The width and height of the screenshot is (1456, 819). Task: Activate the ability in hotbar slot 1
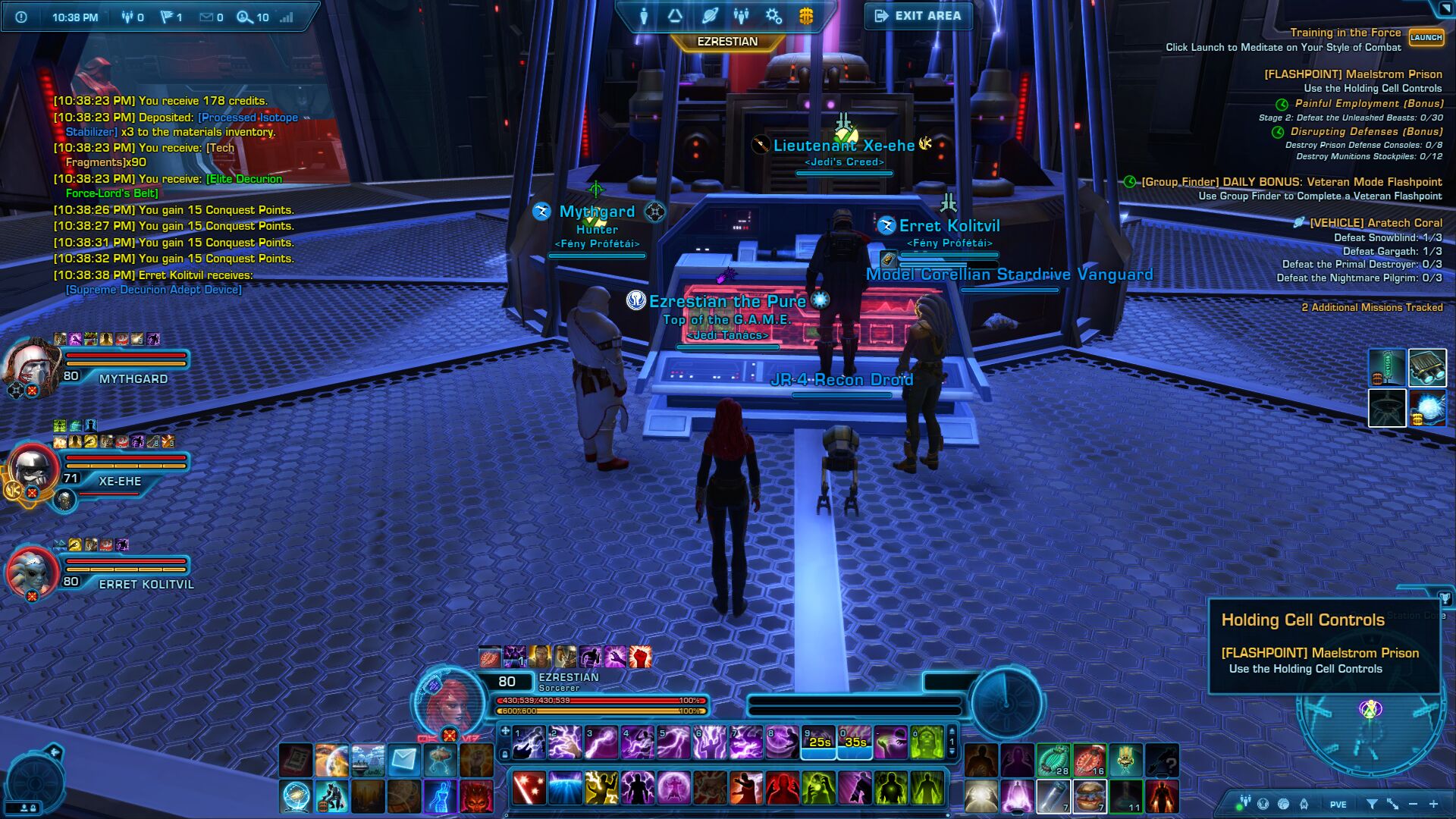529,742
